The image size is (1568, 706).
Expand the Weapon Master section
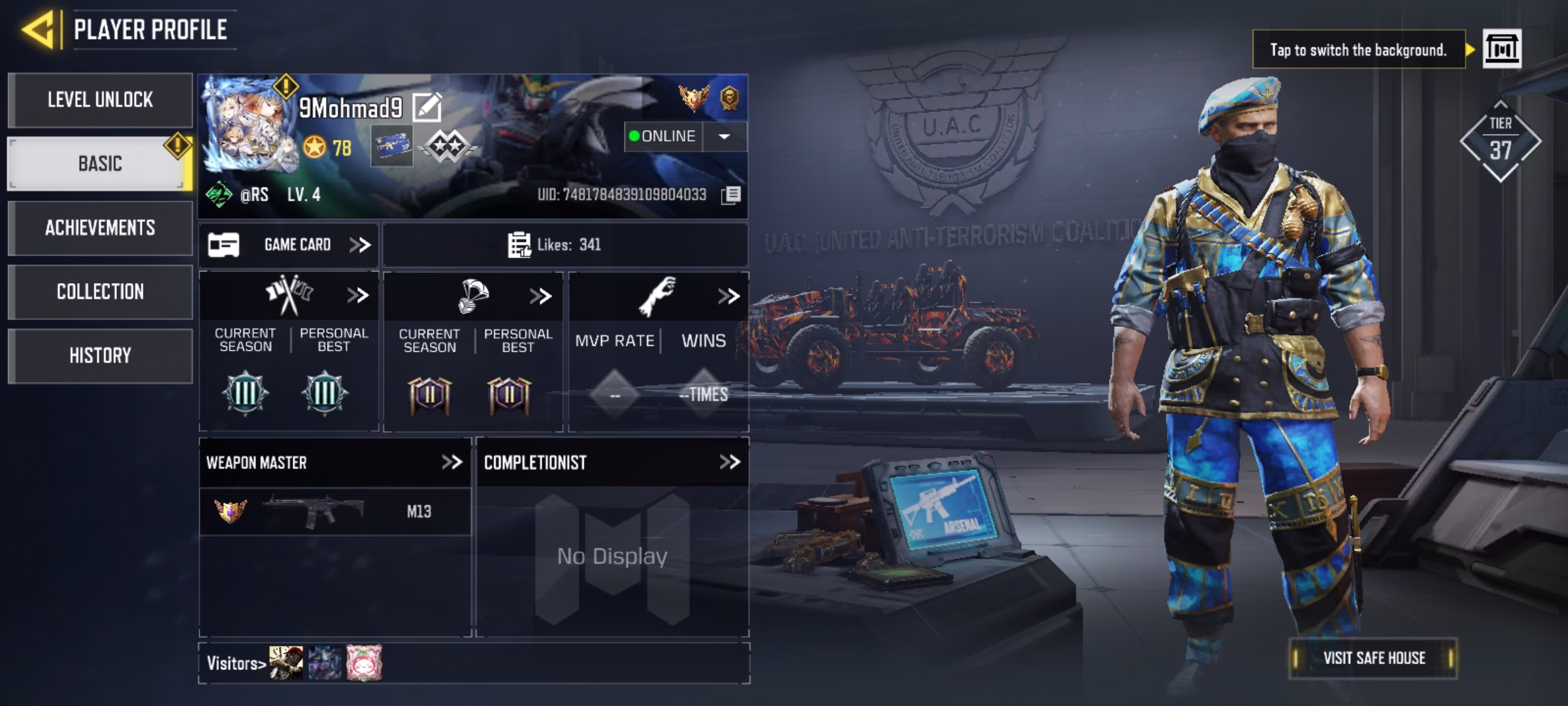pyautogui.click(x=452, y=461)
